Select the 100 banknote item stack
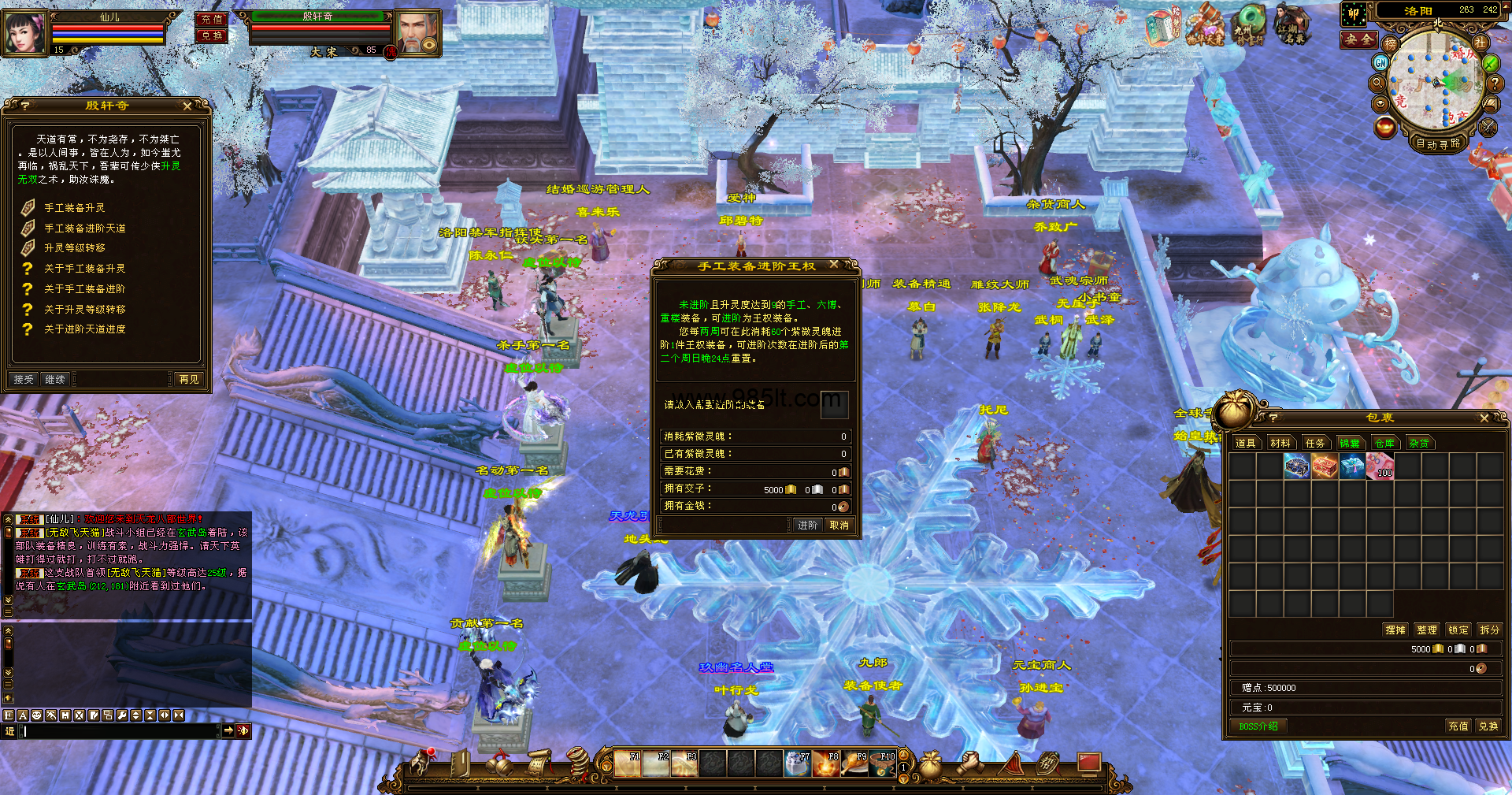This screenshot has height=795, width=1512. pyautogui.click(x=1380, y=466)
